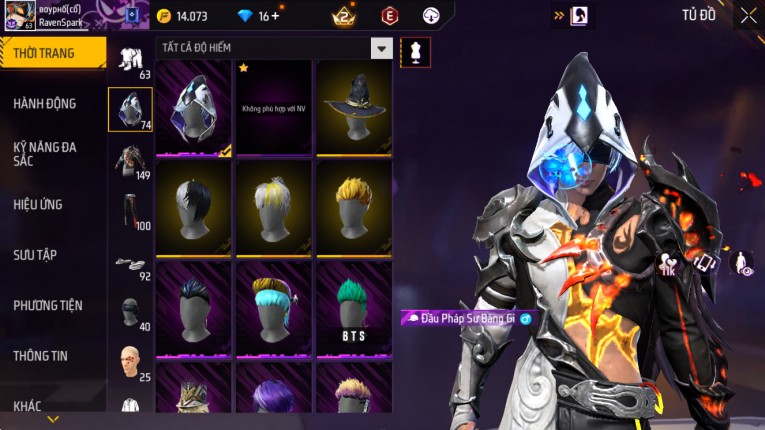Image resolution: width=765 pixels, height=430 pixels.
Task: Select the shoes subcategory with count 92
Action: tap(130, 263)
